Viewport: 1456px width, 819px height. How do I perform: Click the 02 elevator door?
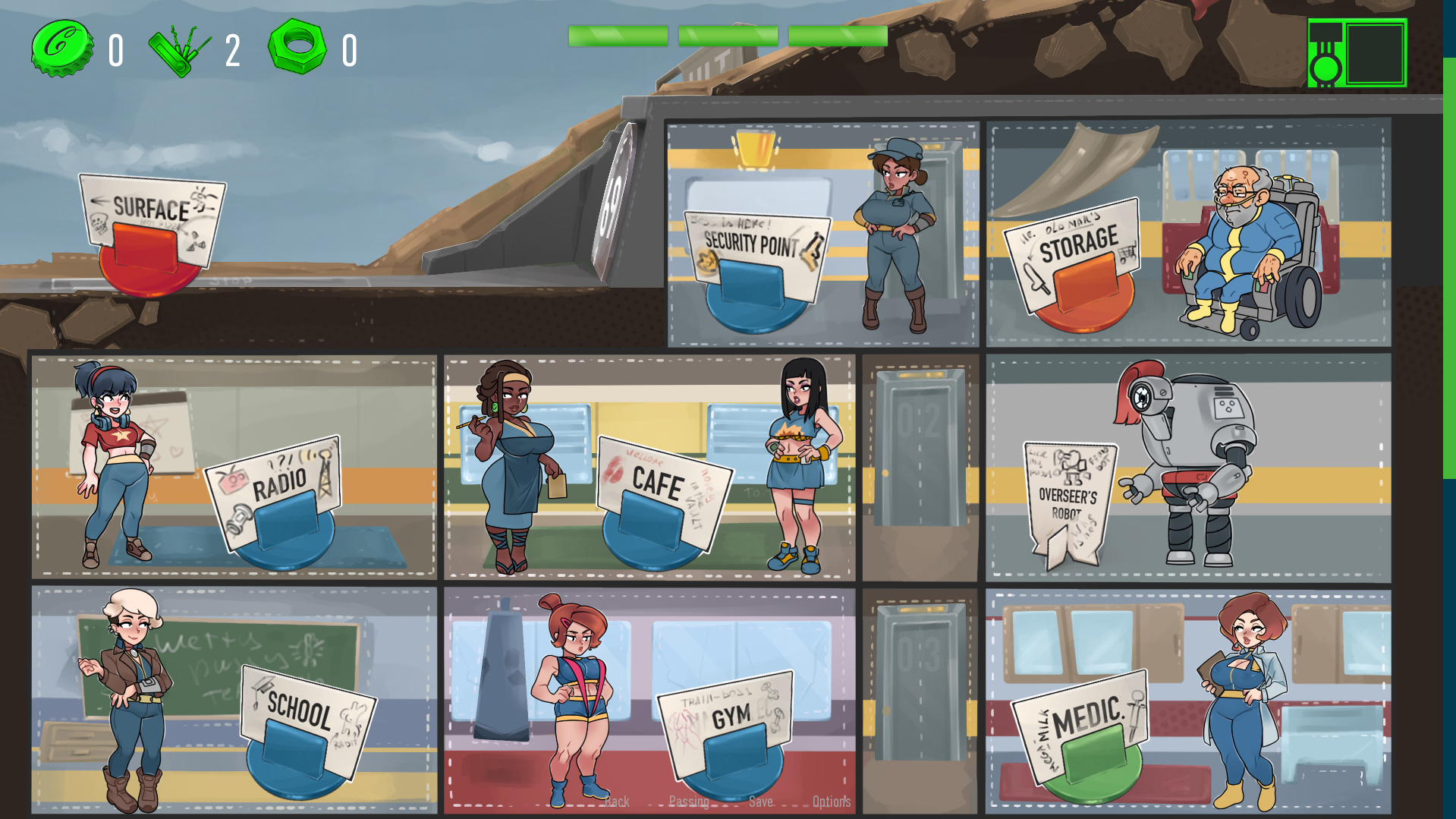click(x=920, y=448)
